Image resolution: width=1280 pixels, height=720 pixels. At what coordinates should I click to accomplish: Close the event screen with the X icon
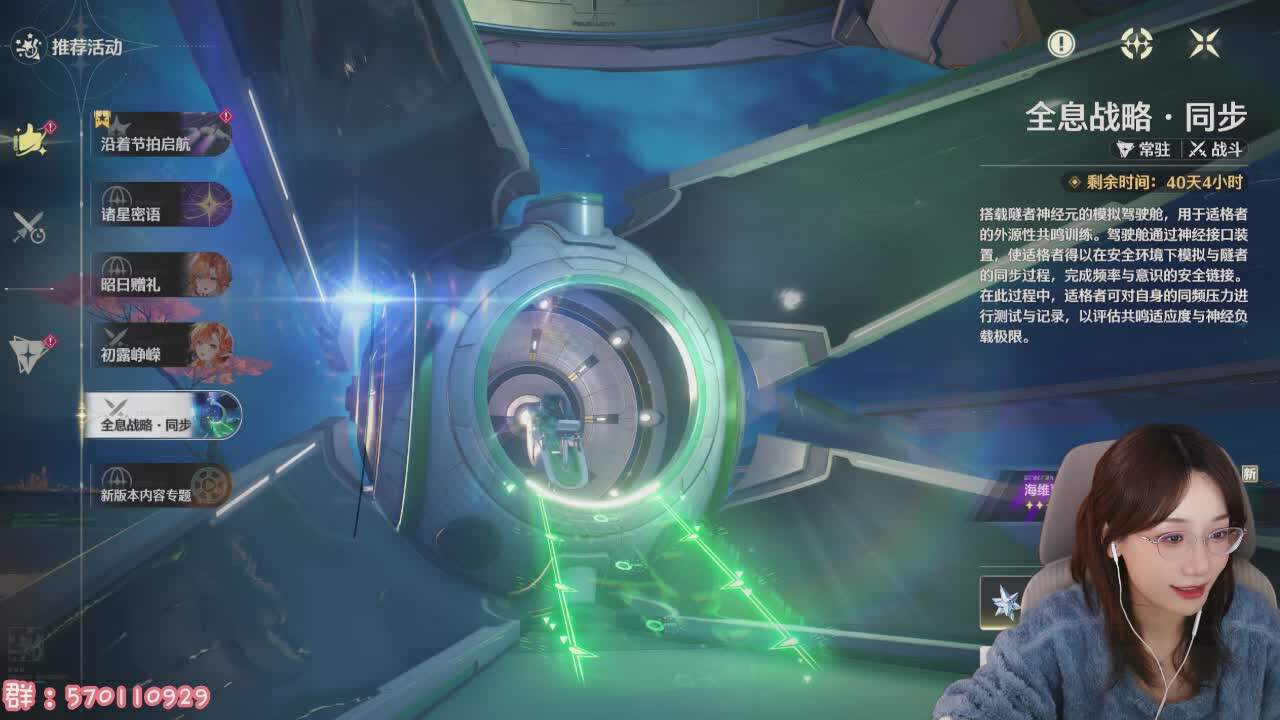point(1204,43)
